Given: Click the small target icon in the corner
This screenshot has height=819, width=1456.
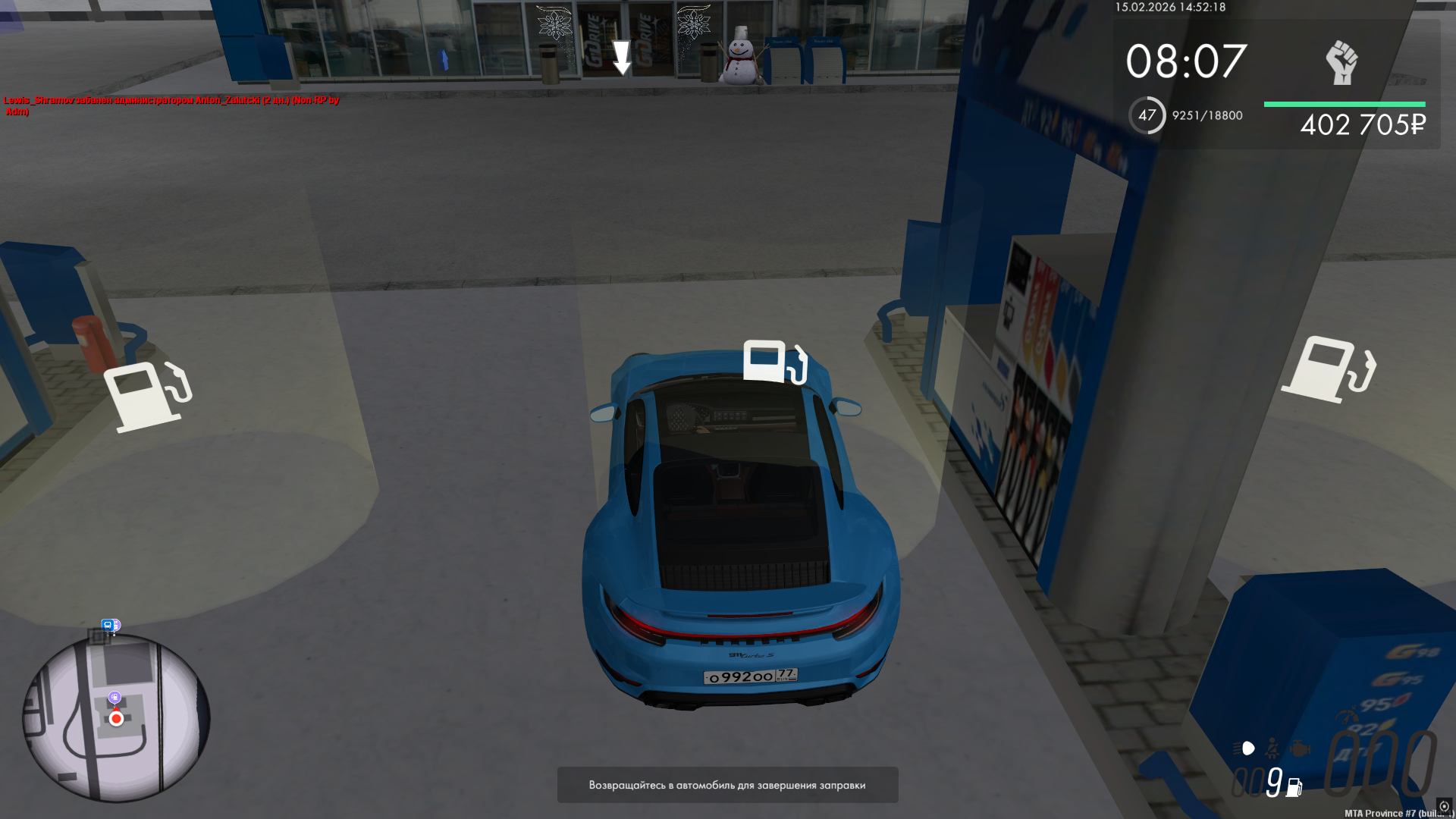Looking at the screenshot, I should point(1444,806).
